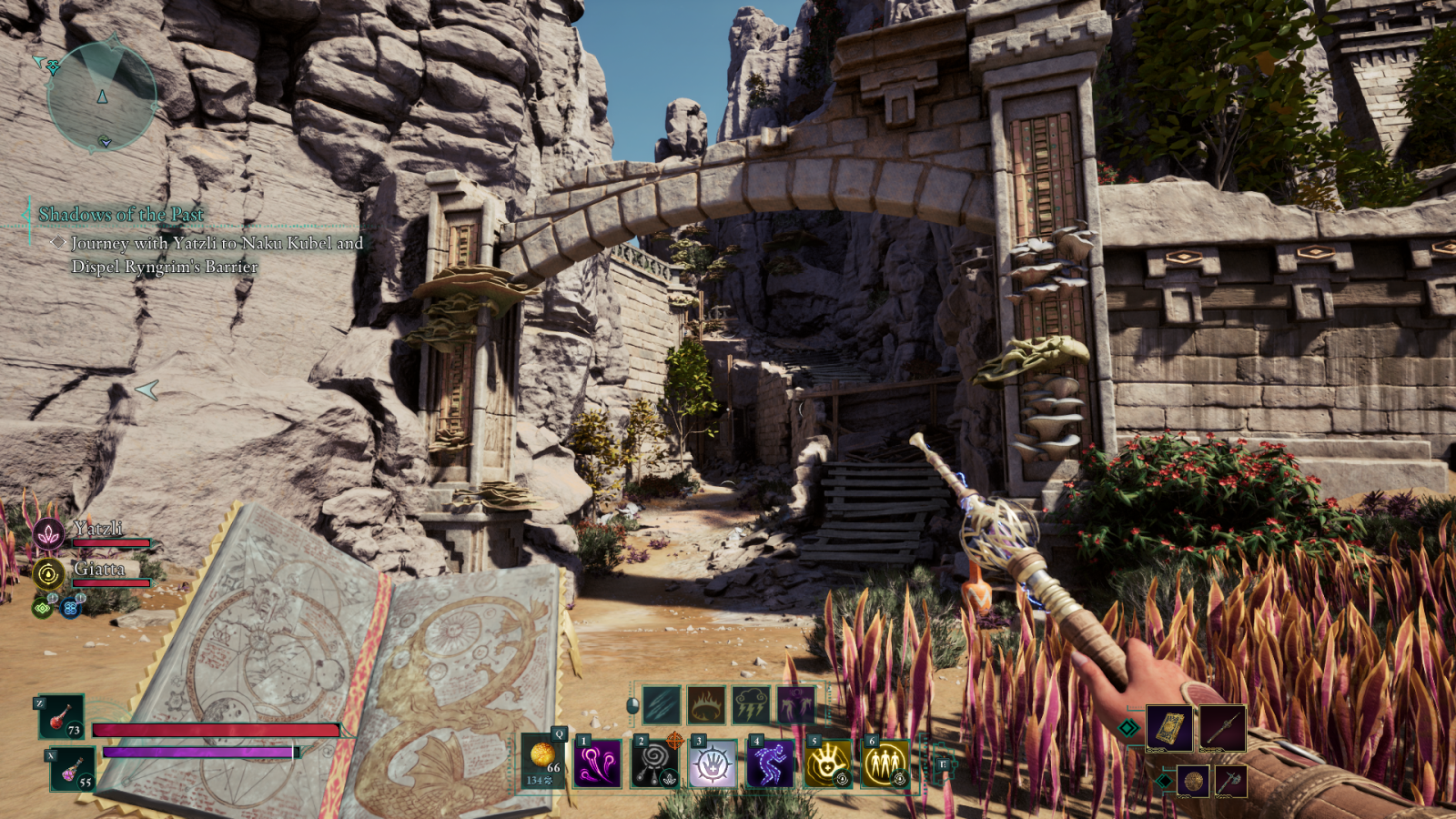This screenshot has height=819, width=1456.
Task: Activate the white spiked hand ability in slot 3
Action: point(713,763)
